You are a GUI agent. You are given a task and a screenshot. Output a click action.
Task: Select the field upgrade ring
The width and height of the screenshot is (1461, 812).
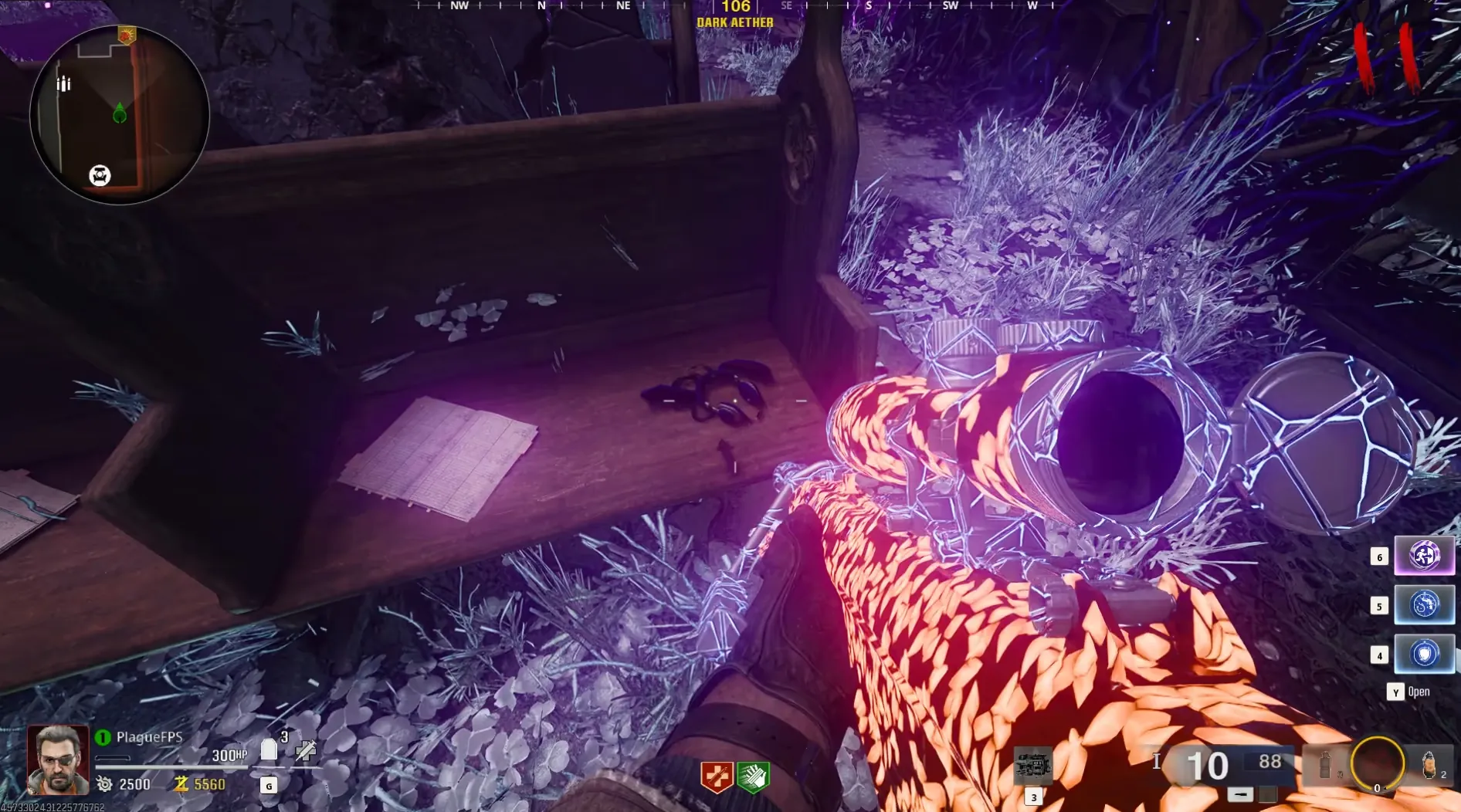pyautogui.click(x=1377, y=763)
